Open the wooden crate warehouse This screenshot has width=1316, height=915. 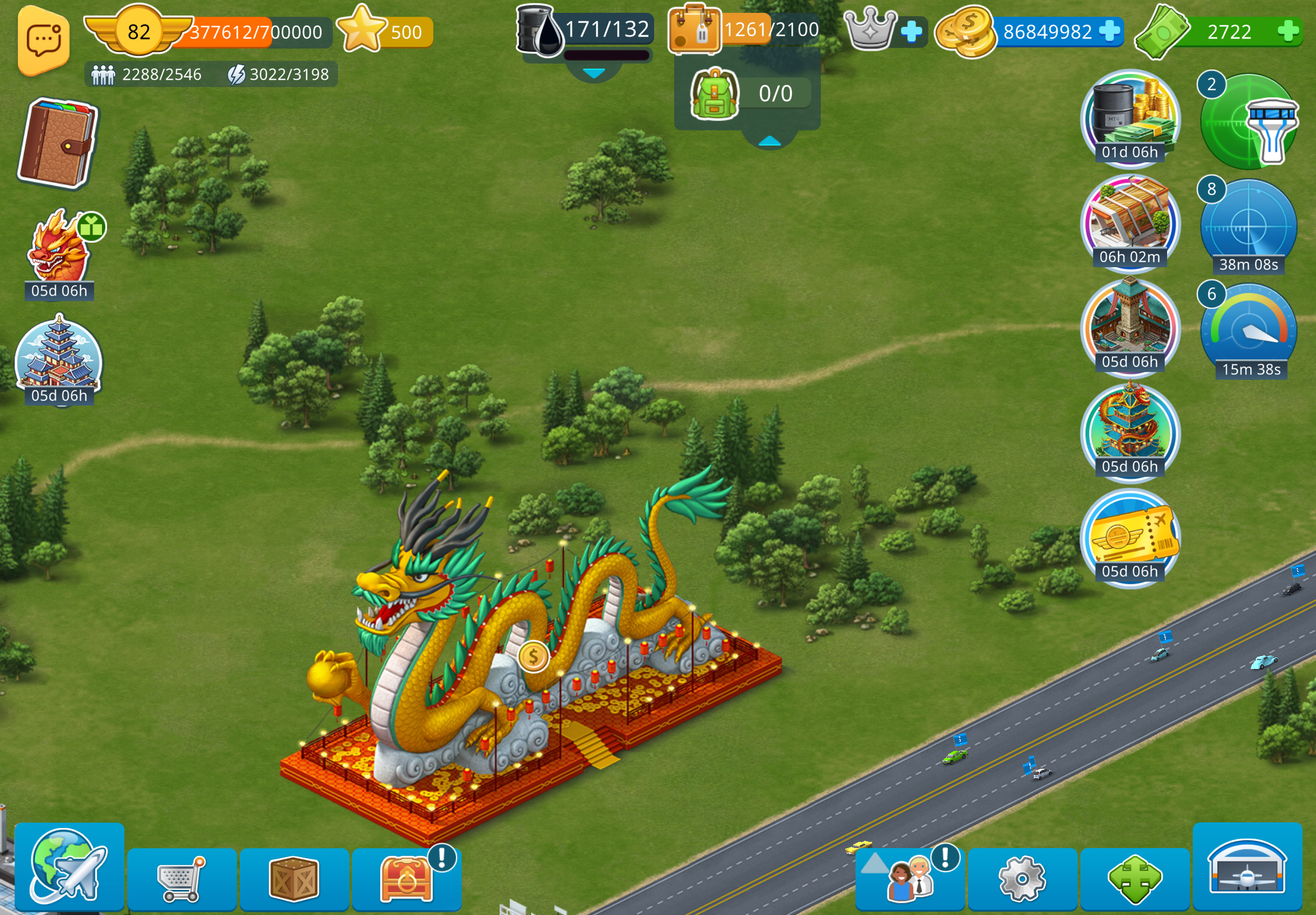coord(294,878)
